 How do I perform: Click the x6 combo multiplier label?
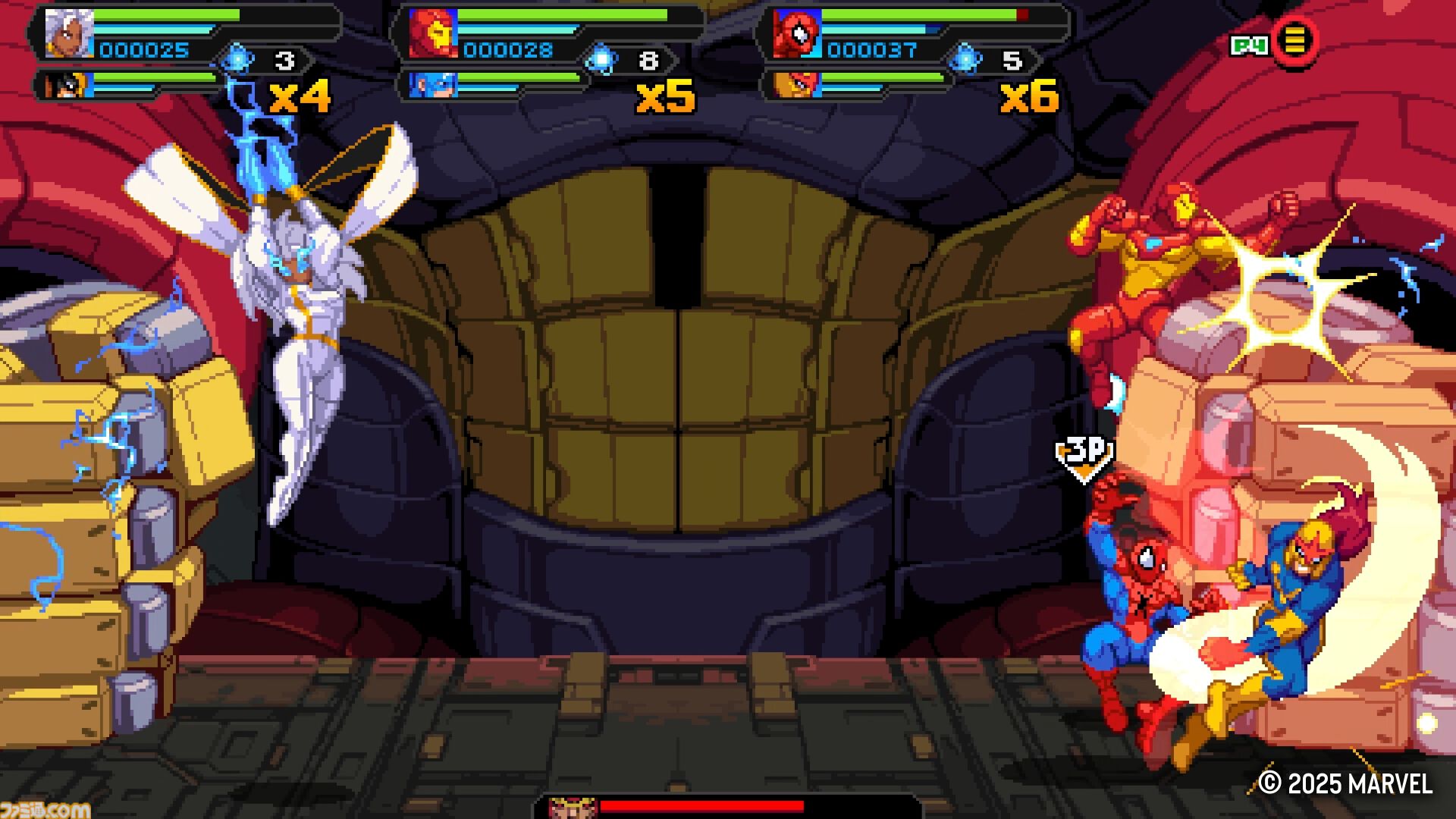pos(1028,98)
